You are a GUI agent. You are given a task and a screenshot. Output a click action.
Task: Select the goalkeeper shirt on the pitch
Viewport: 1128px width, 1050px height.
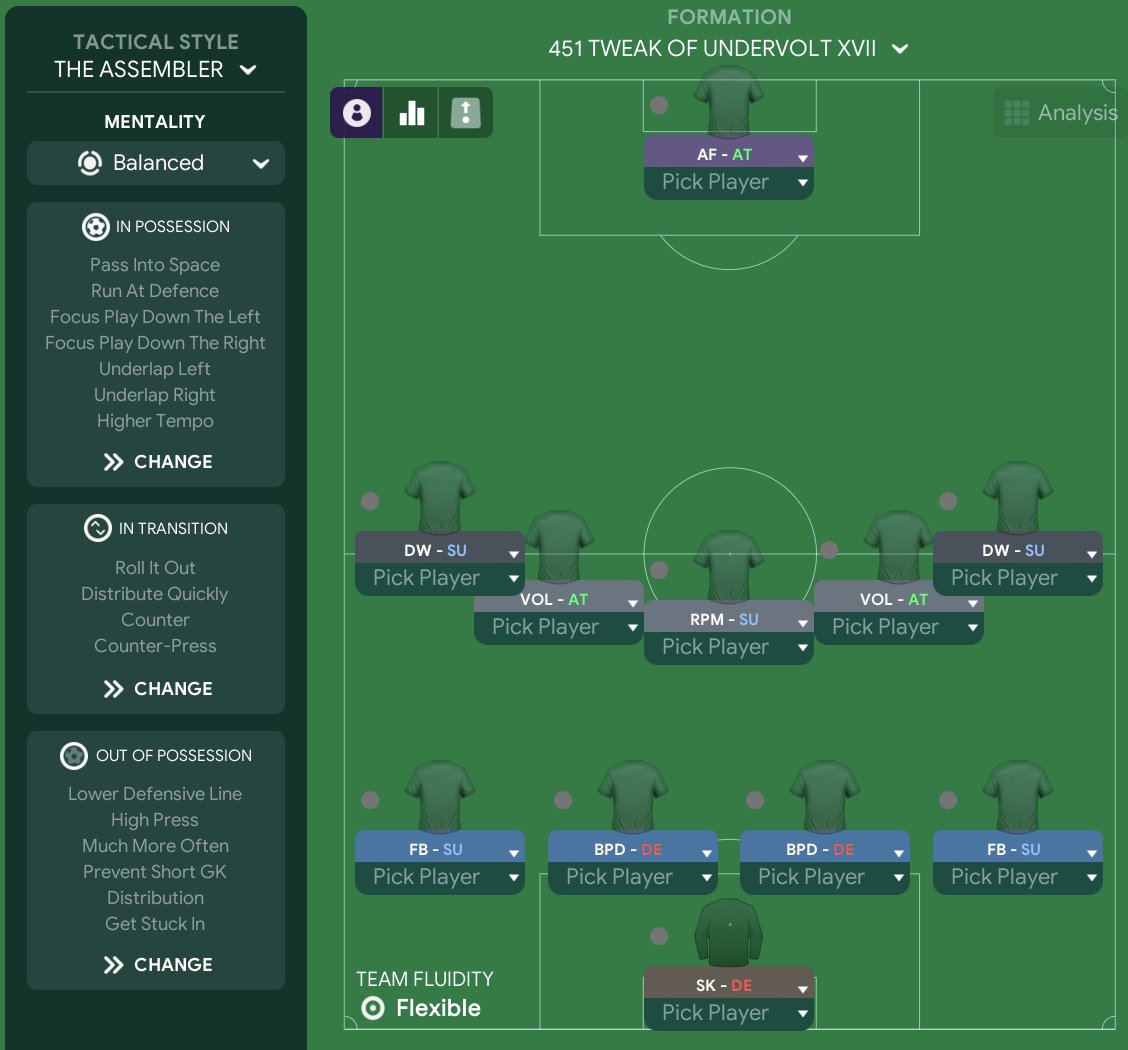[728, 932]
